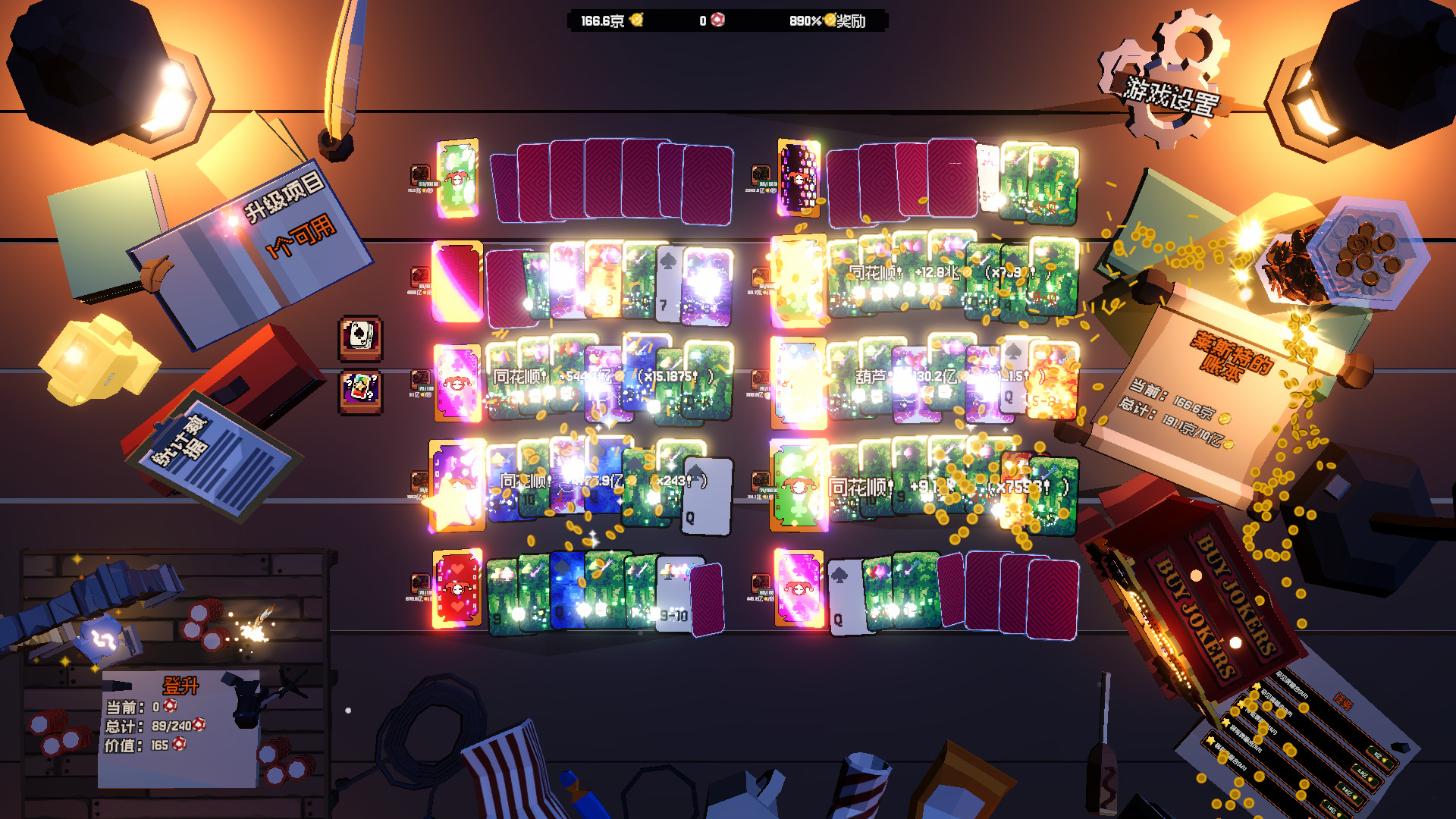Select the red hearts joker card

[x=457, y=588]
